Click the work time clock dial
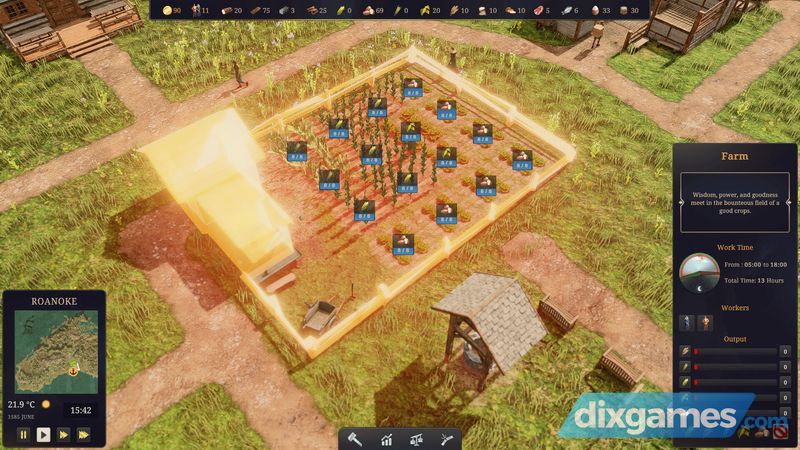 699,273
